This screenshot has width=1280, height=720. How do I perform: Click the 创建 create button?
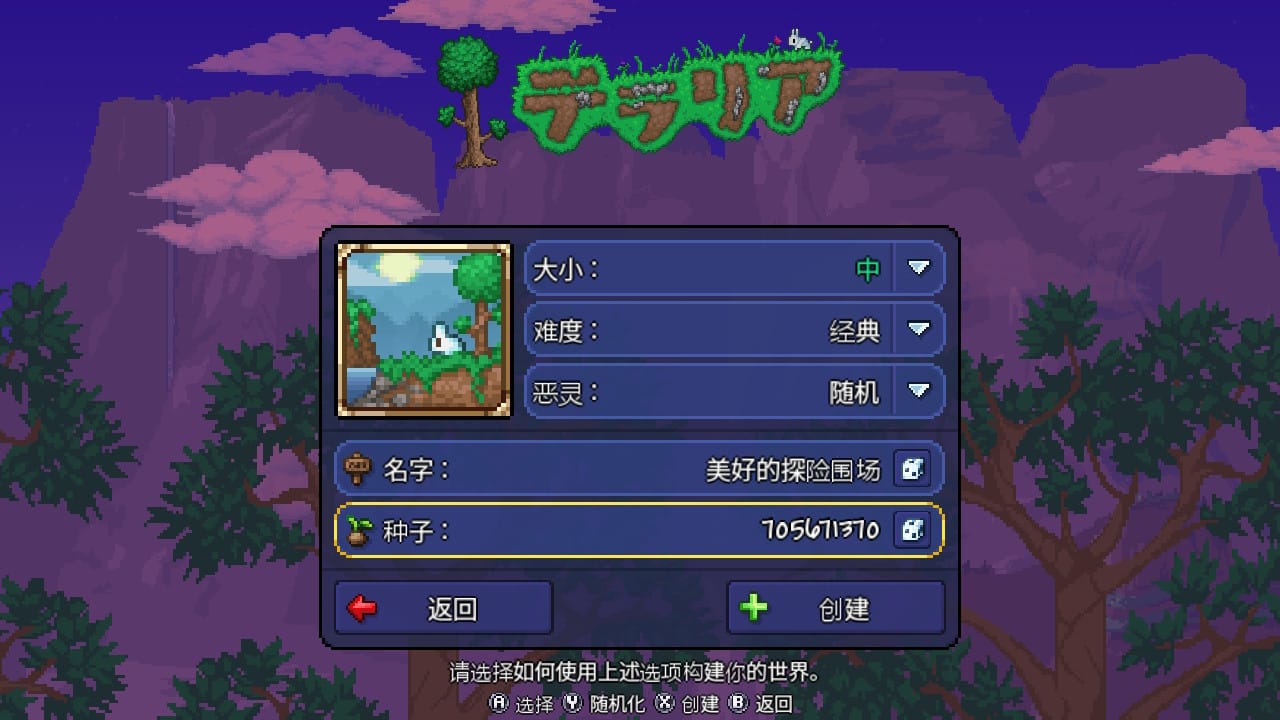pos(836,606)
